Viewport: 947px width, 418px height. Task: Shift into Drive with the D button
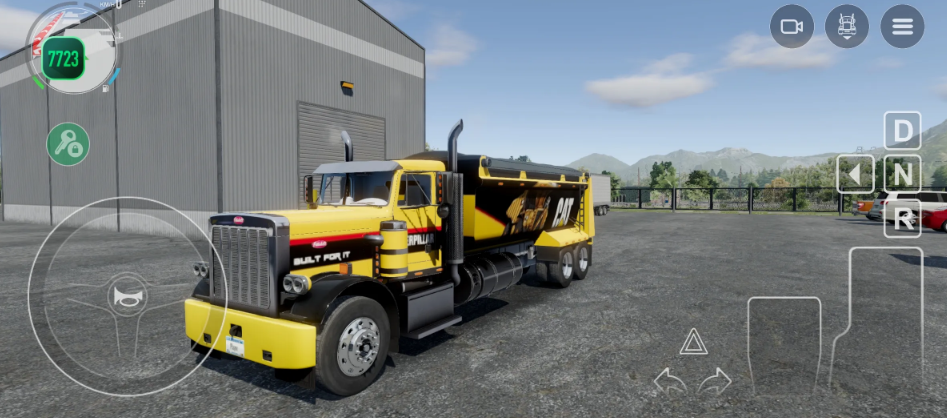pyautogui.click(x=902, y=131)
